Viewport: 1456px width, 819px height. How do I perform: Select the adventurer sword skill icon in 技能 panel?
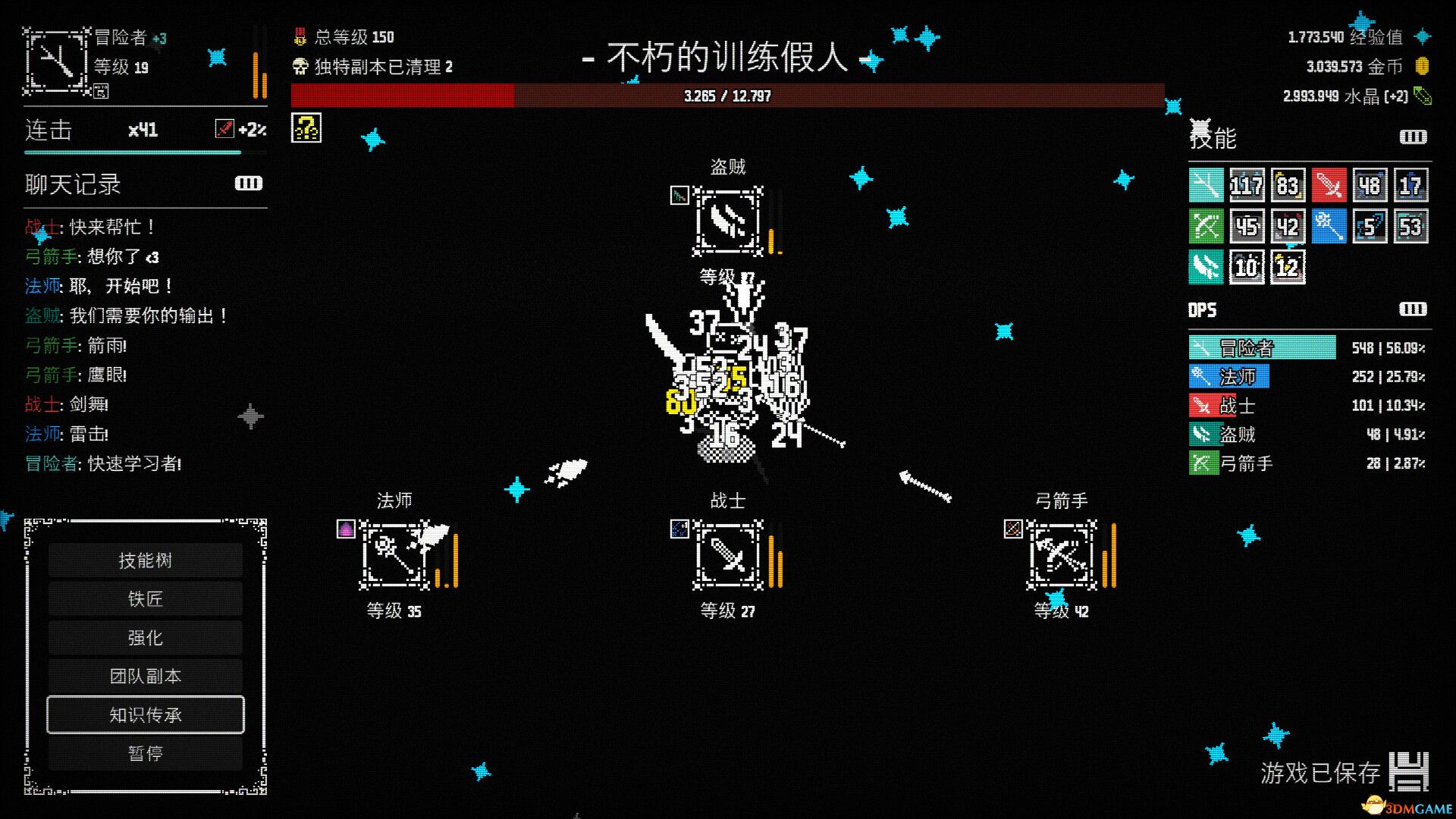(1207, 185)
